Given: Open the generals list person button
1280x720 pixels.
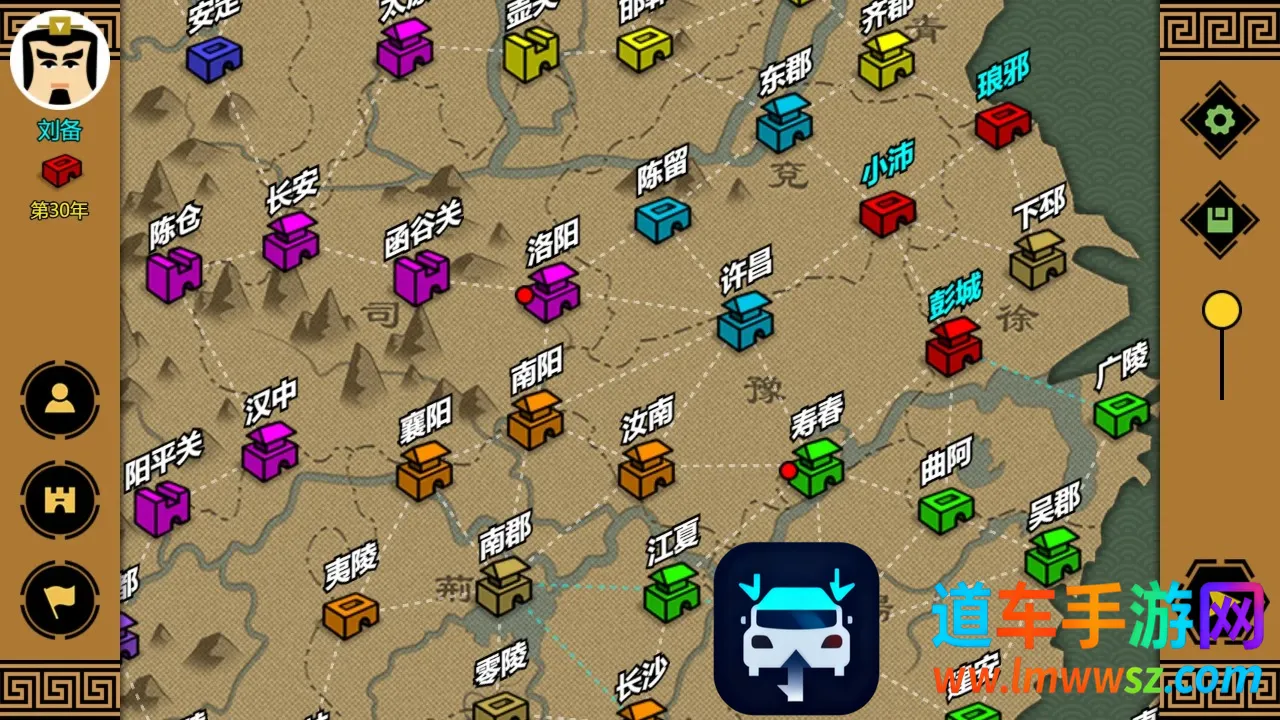Looking at the screenshot, I should [x=60, y=400].
